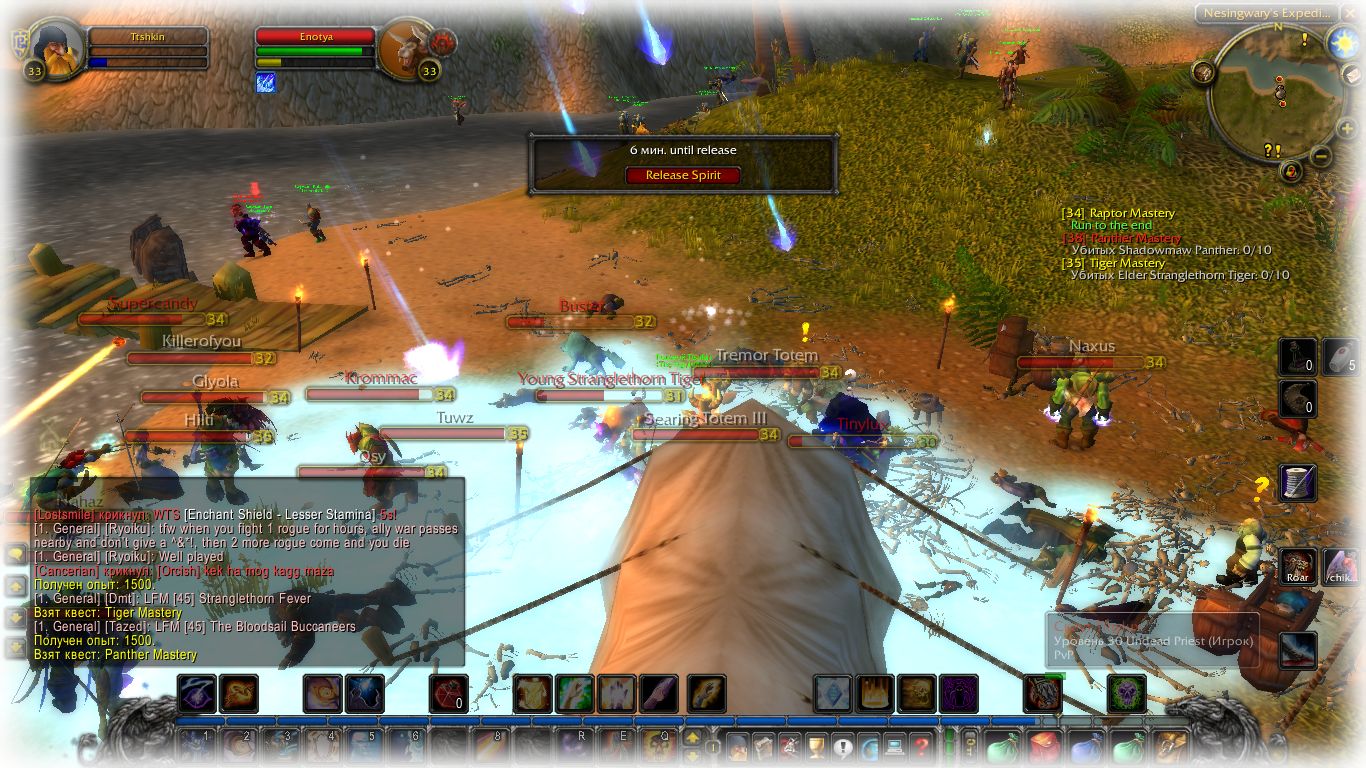Viewport: 1366px width, 768px height.
Task: Open the Achievements panel golden cup icon
Action: tap(816, 745)
